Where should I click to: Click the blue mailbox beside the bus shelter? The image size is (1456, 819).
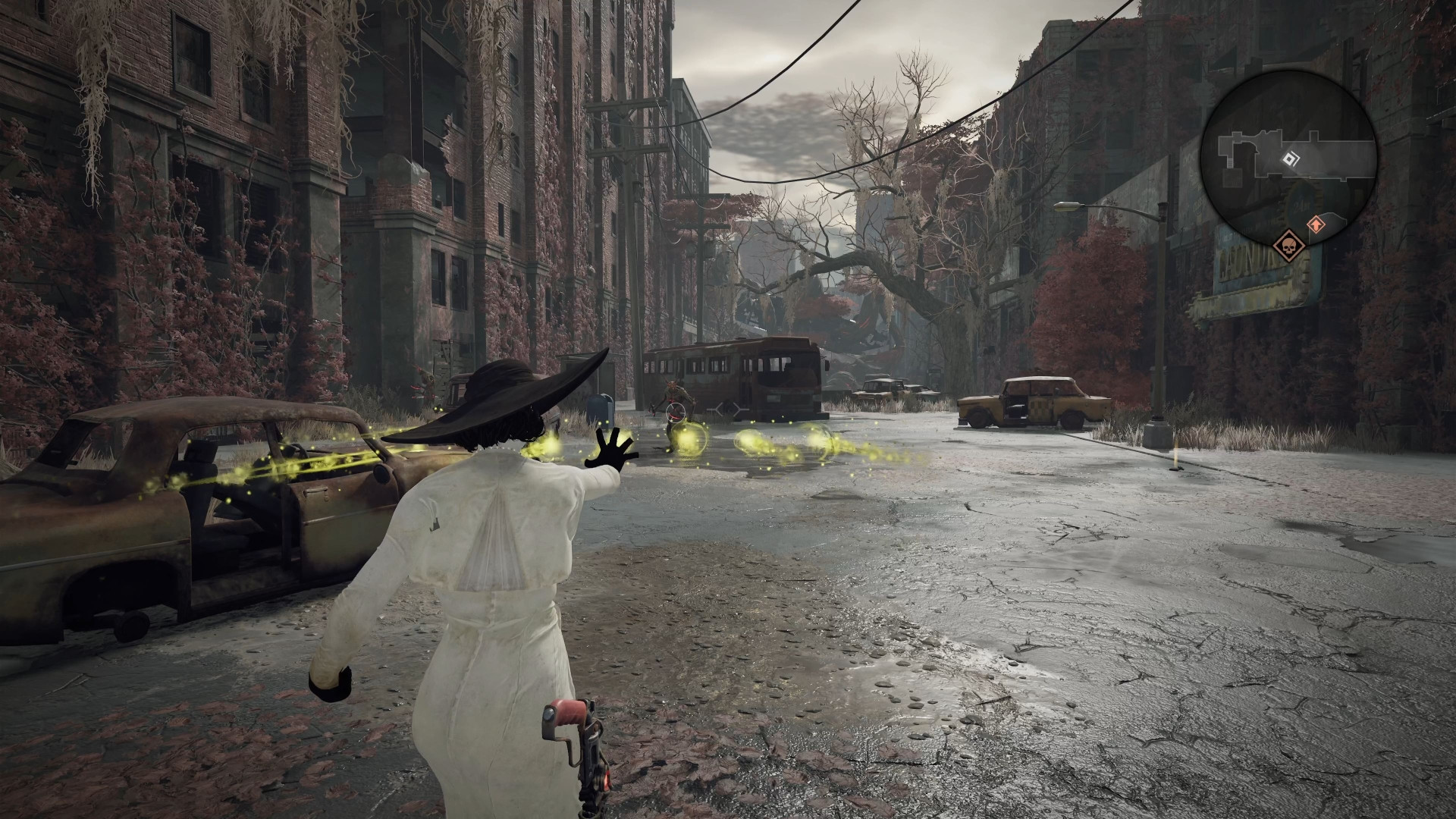(x=602, y=409)
